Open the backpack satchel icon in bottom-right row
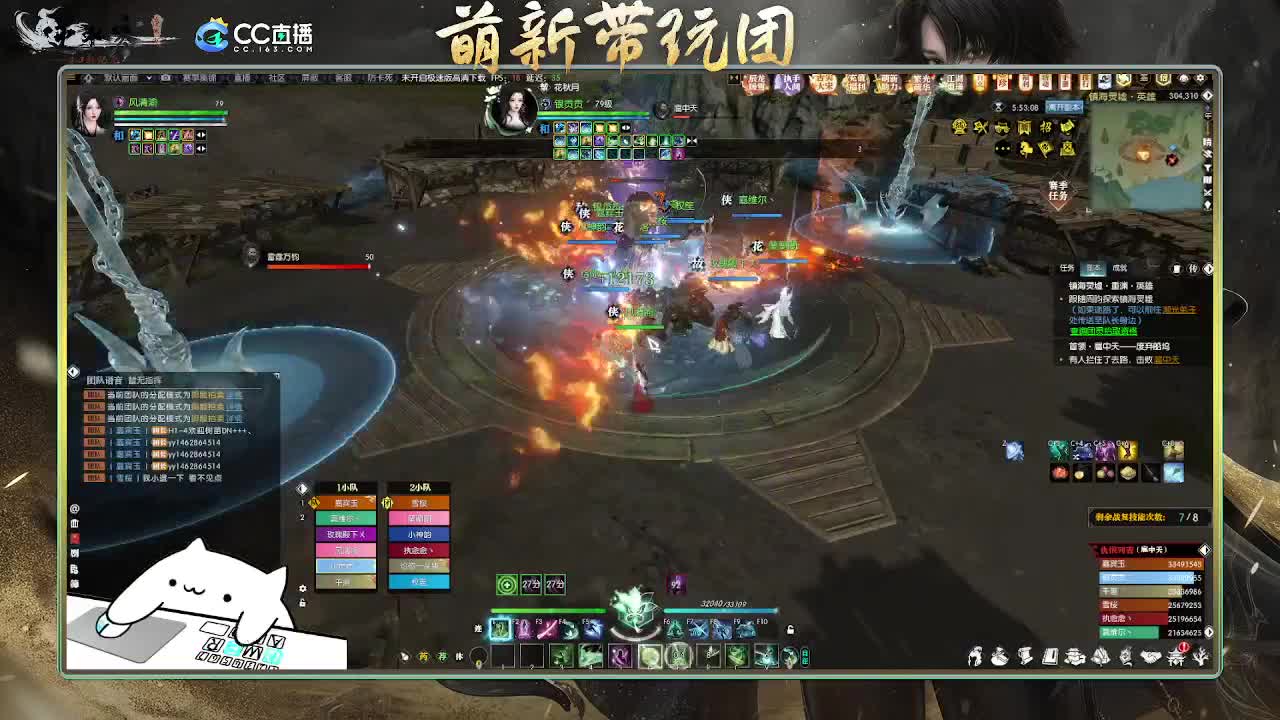 click(x=1000, y=657)
